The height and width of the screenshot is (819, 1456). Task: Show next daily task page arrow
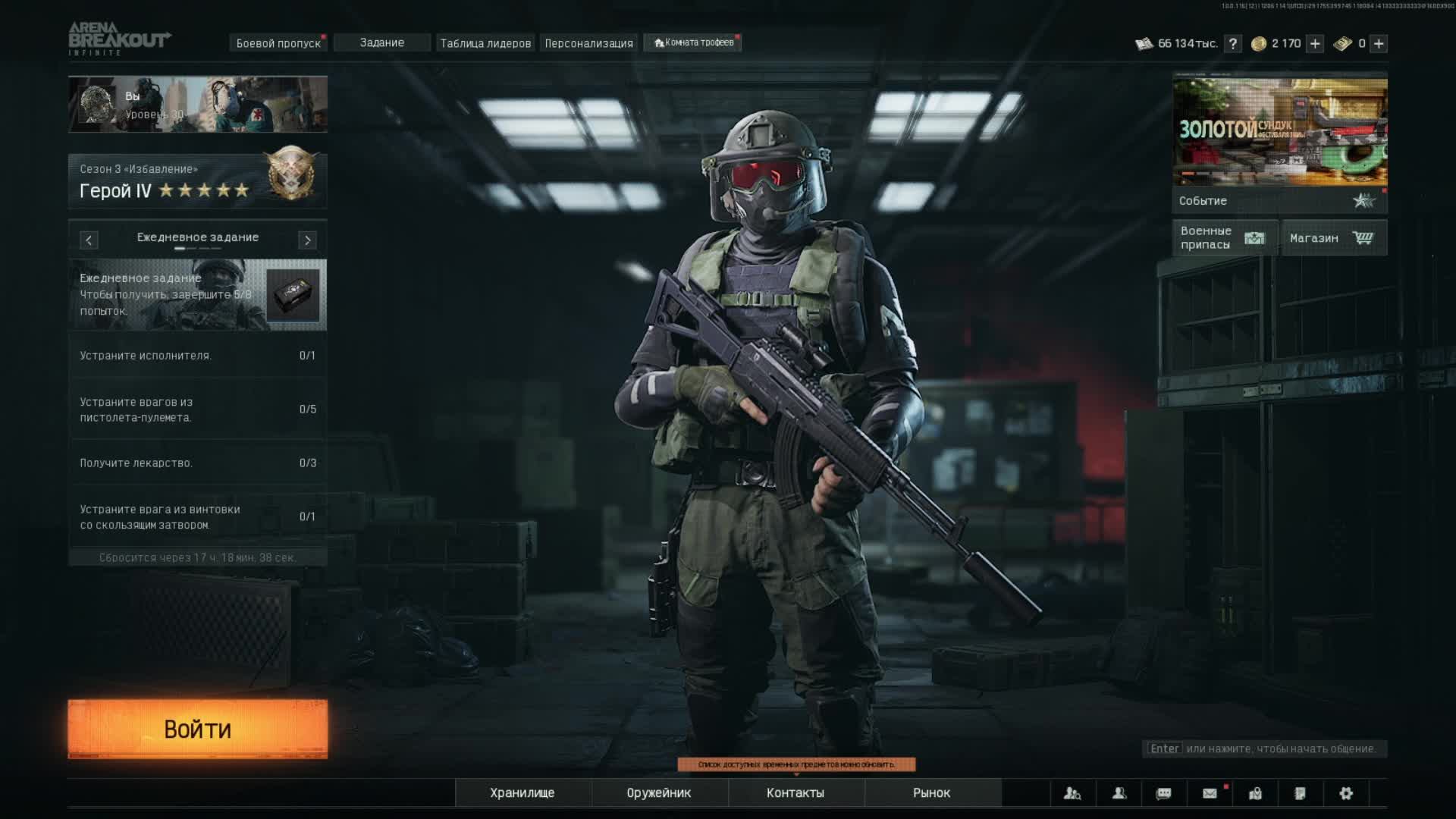pos(307,240)
